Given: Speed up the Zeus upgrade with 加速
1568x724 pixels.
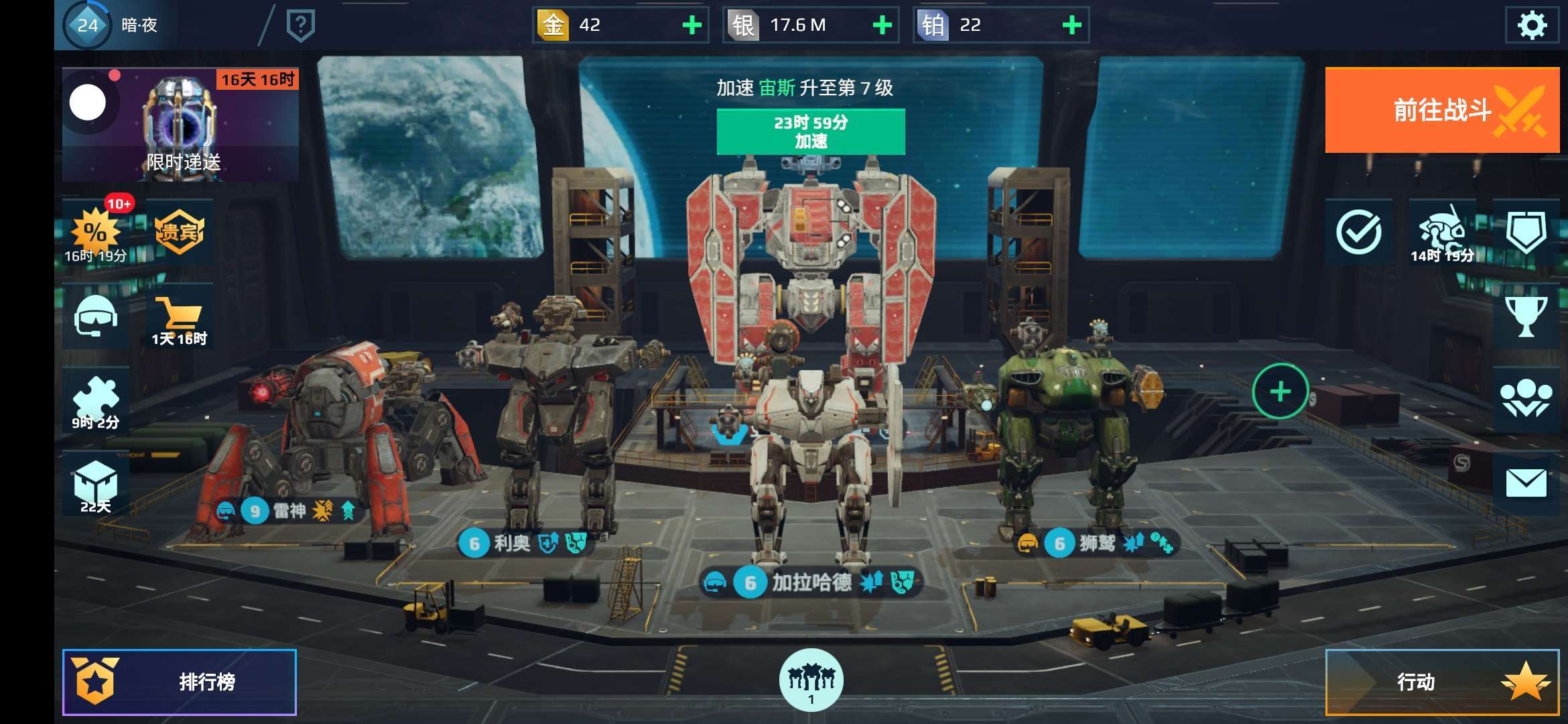Looking at the screenshot, I should 811,132.
